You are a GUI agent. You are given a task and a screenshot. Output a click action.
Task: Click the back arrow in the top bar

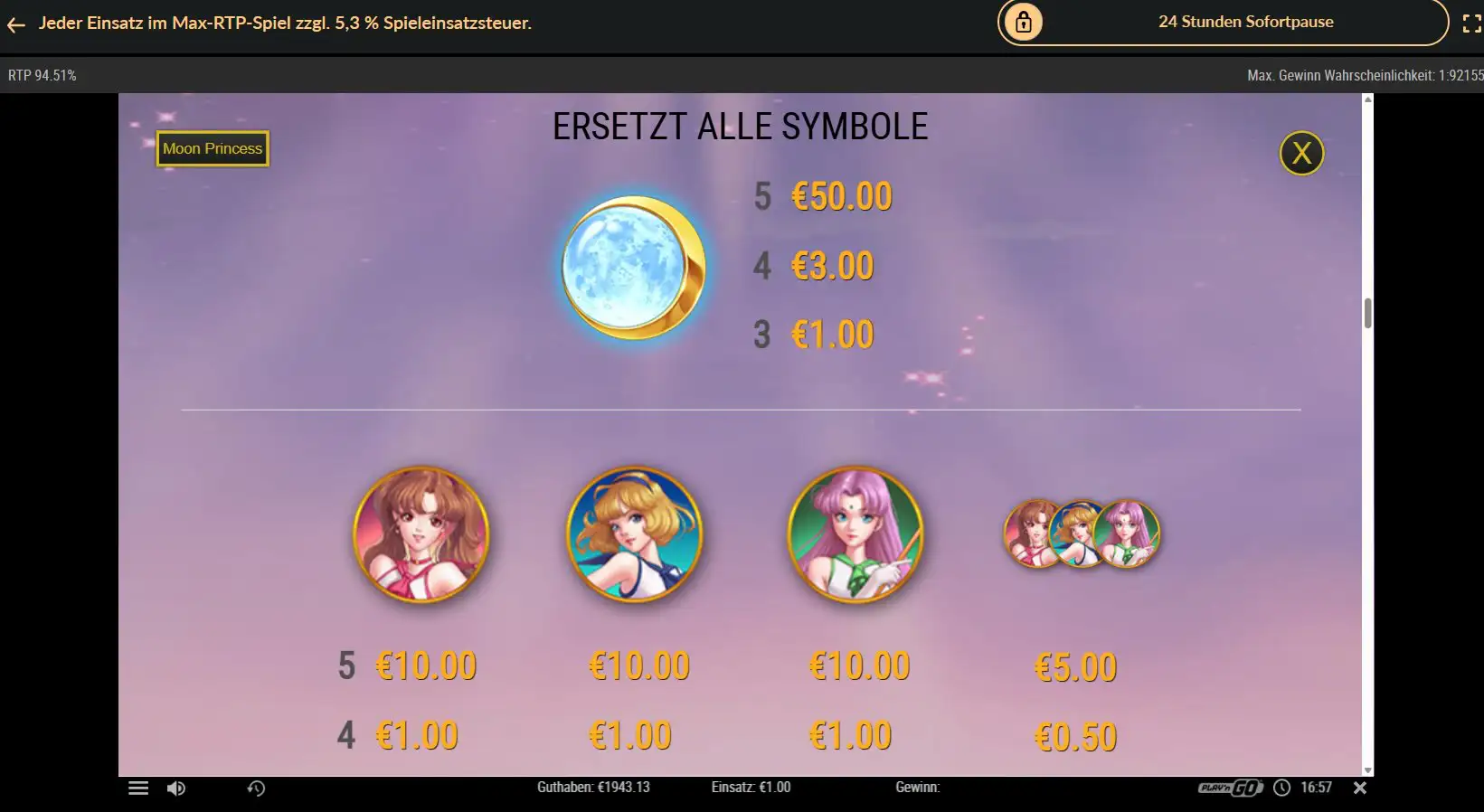coord(15,24)
